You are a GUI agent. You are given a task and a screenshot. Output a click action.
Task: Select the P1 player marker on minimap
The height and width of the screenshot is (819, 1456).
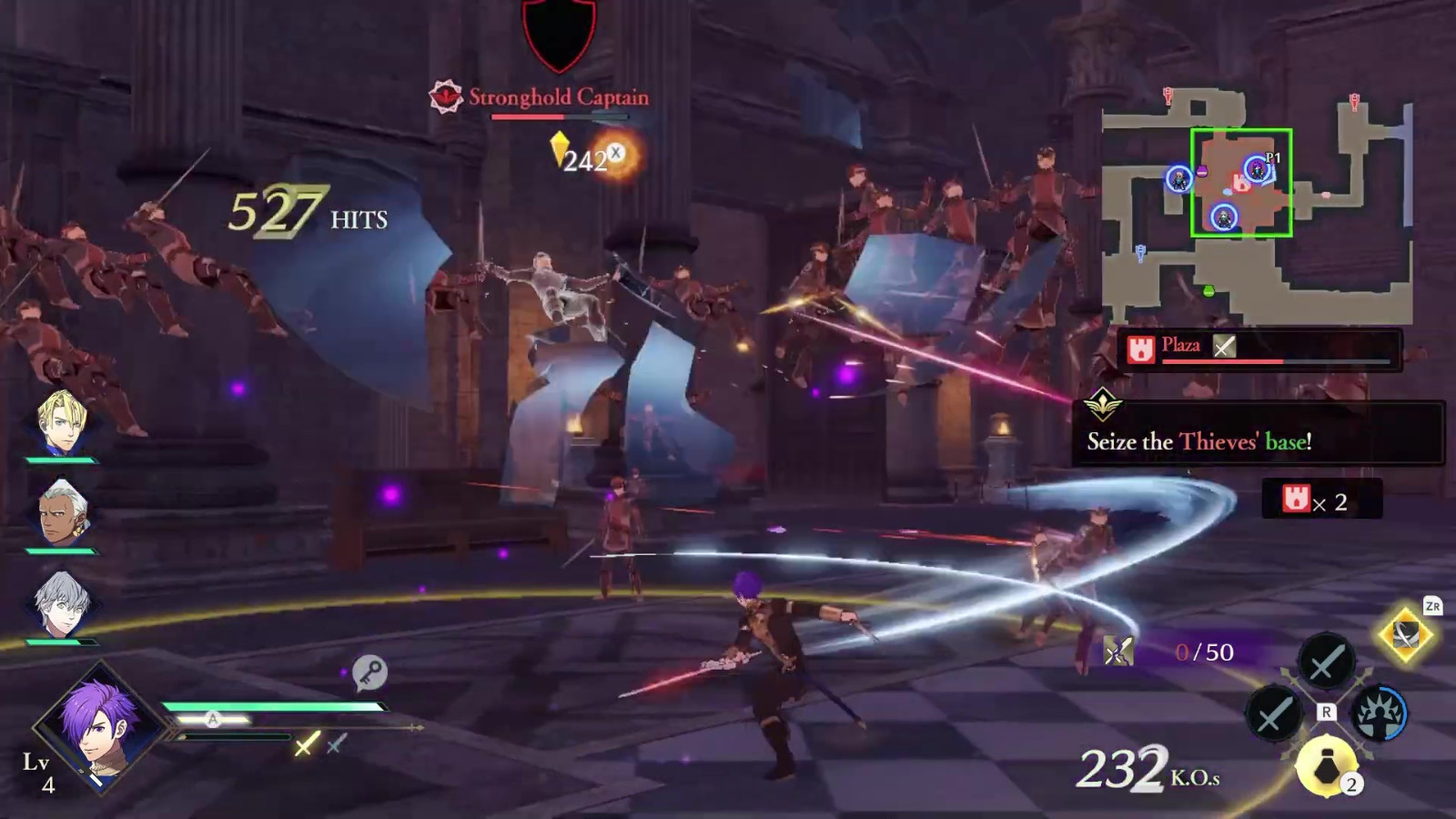tap(1257, 168)
